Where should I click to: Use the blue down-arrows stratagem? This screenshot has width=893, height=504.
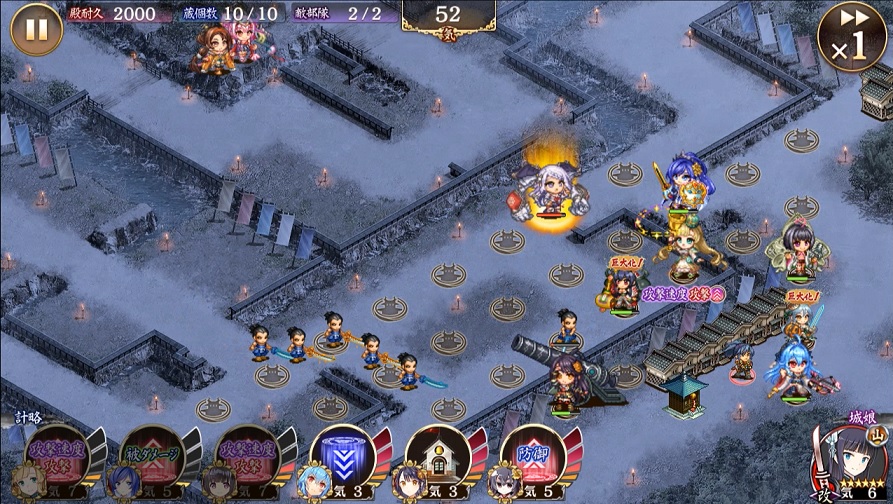pyautogui.click(x=343, y=459)
